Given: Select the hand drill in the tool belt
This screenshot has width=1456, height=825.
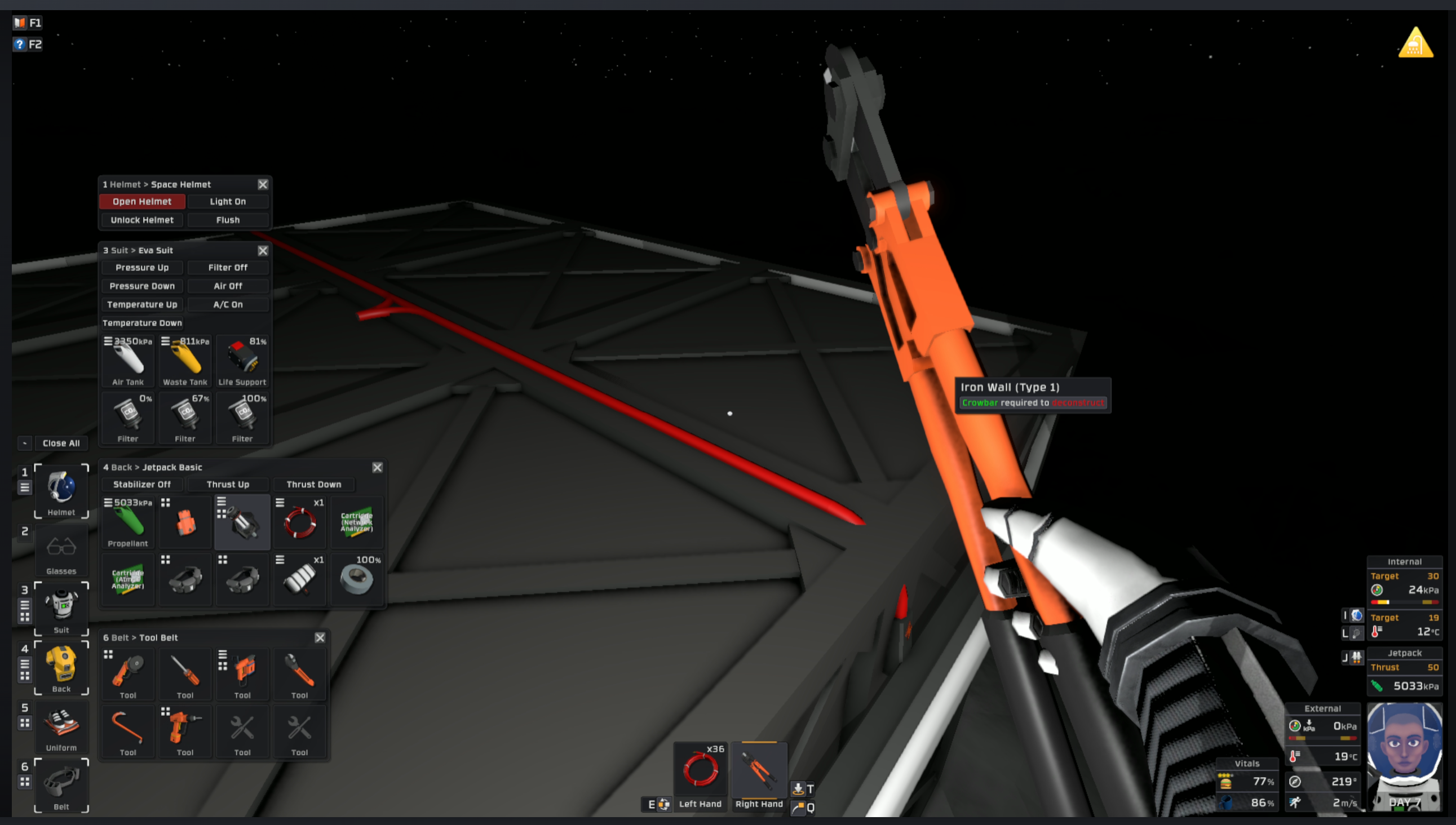Looking at the screenshot, I should (185, 731).
